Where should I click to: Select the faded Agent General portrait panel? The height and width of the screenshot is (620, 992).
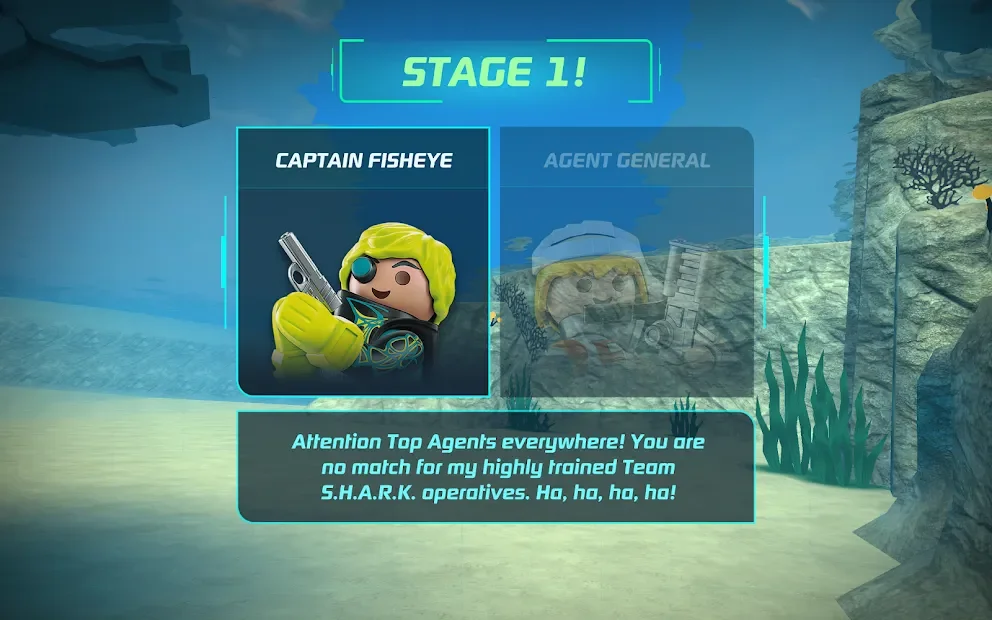[x=626, y=262]
